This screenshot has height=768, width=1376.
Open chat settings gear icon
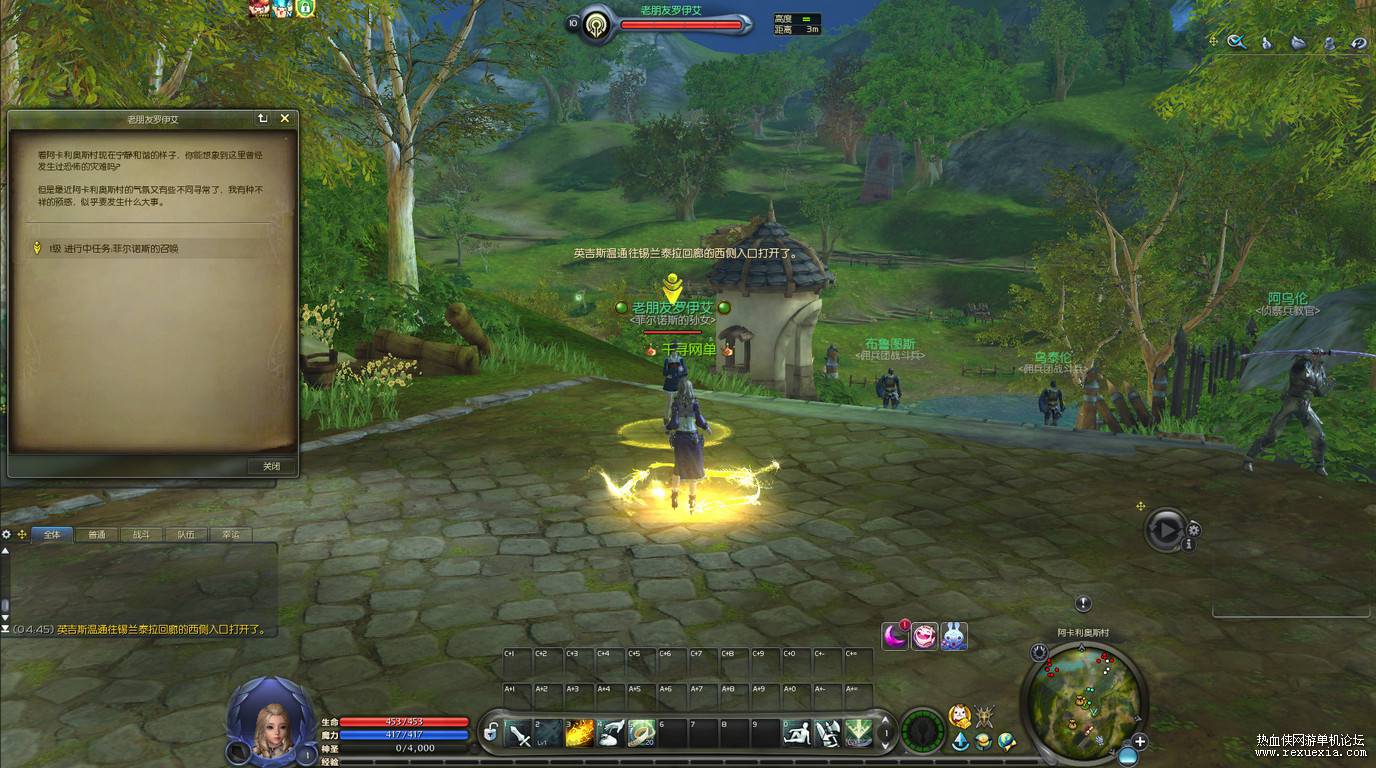7,534
